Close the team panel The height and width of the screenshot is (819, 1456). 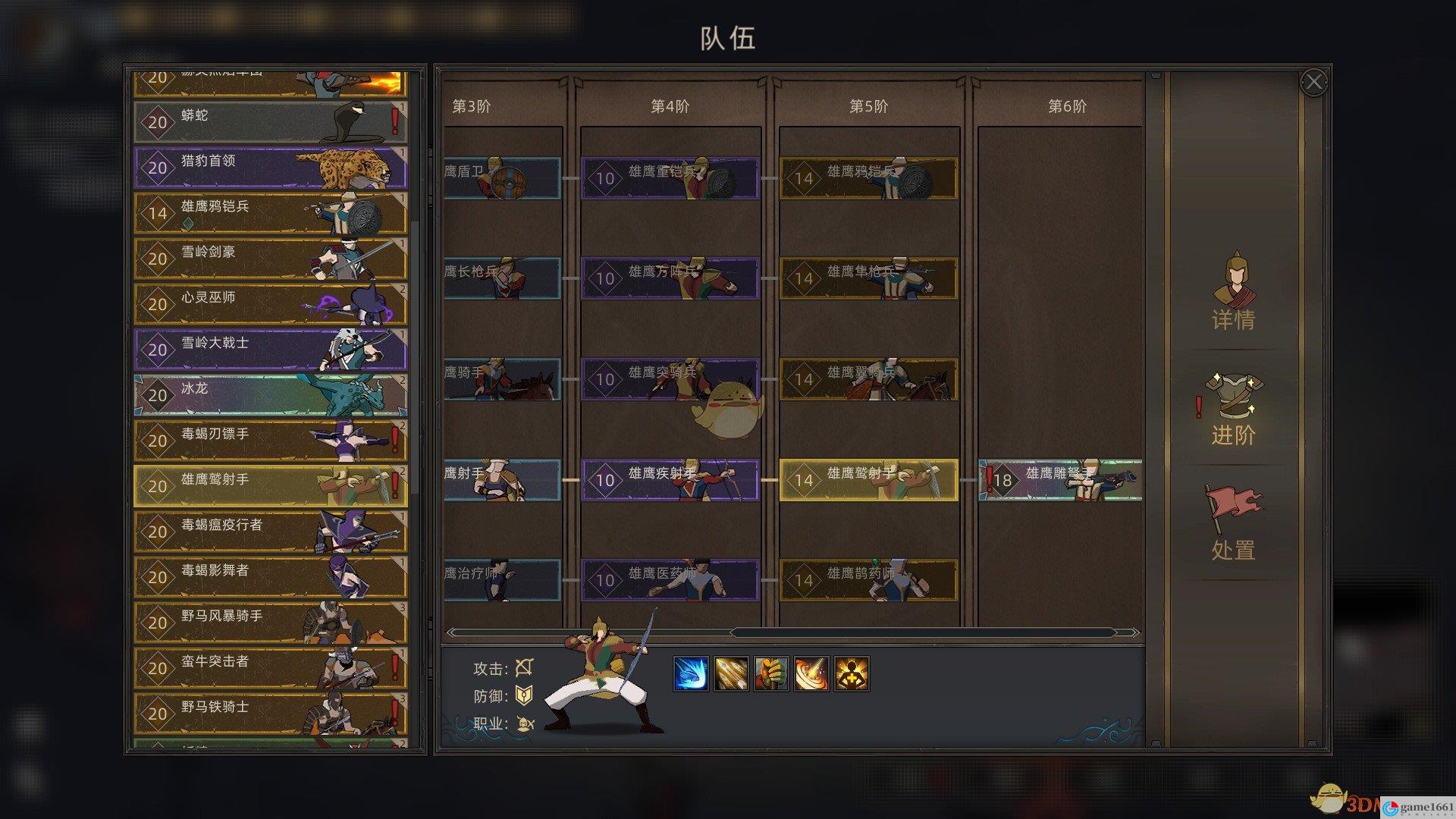click(1313, 82)
